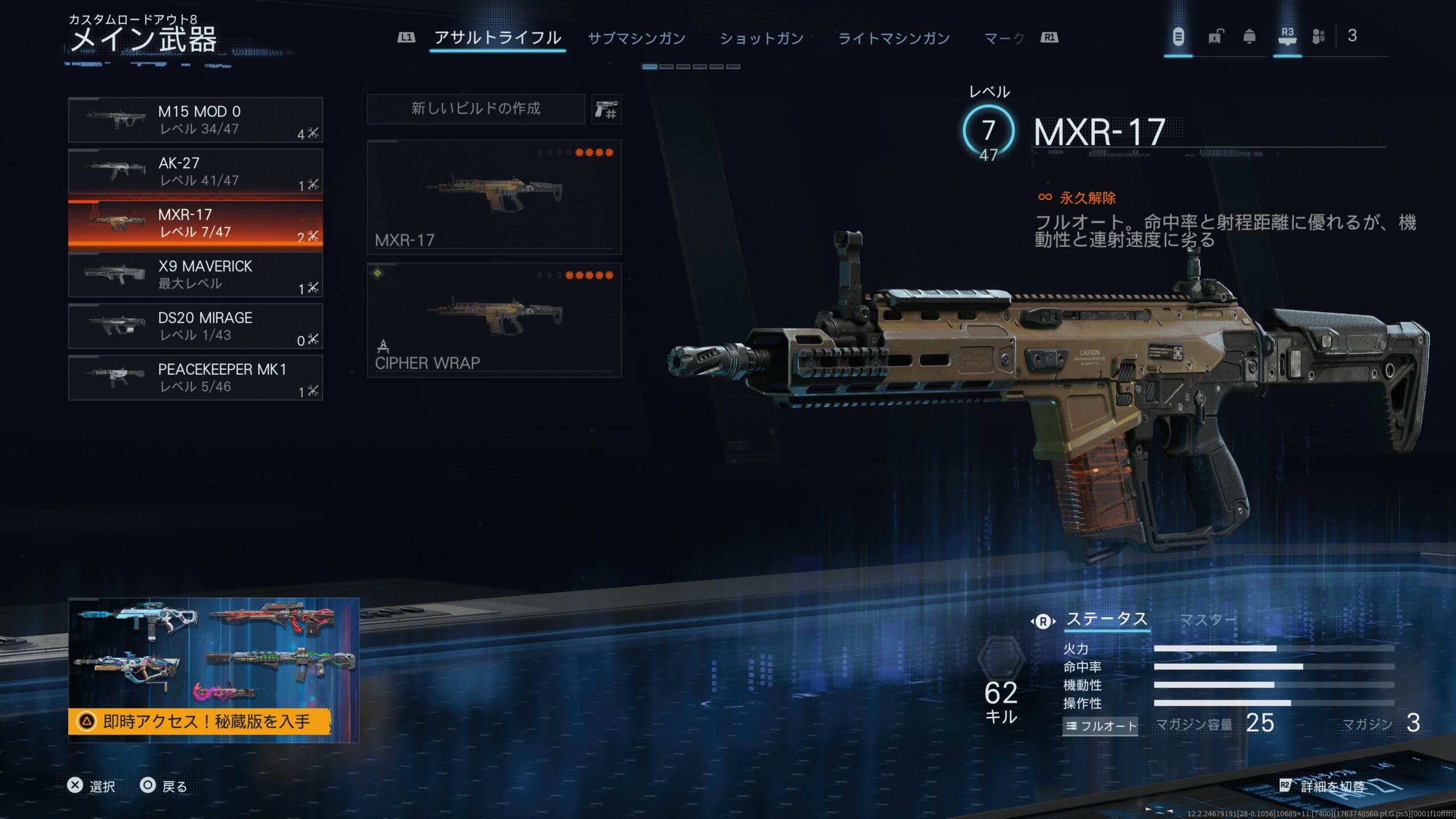Switch to the アサルトライフル tab
1456x819 pixels.
[x=498, y=38]
